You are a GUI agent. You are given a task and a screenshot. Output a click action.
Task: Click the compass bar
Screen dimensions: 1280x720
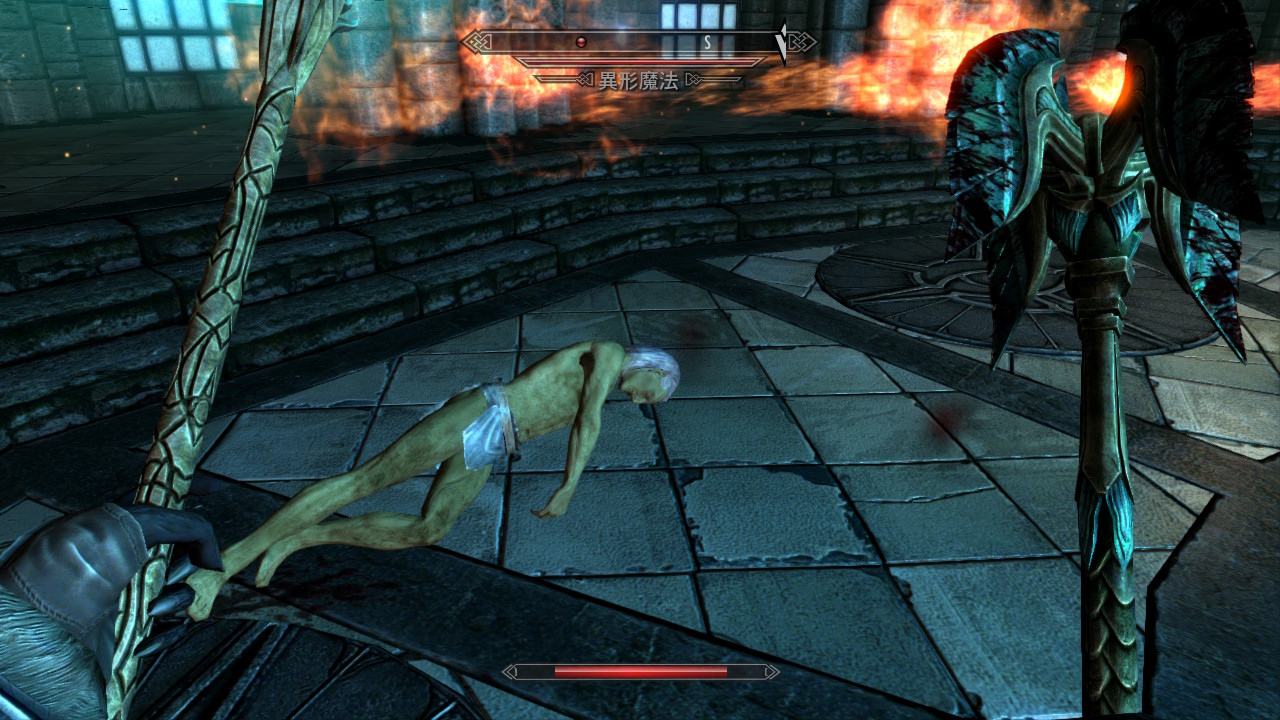638,42
